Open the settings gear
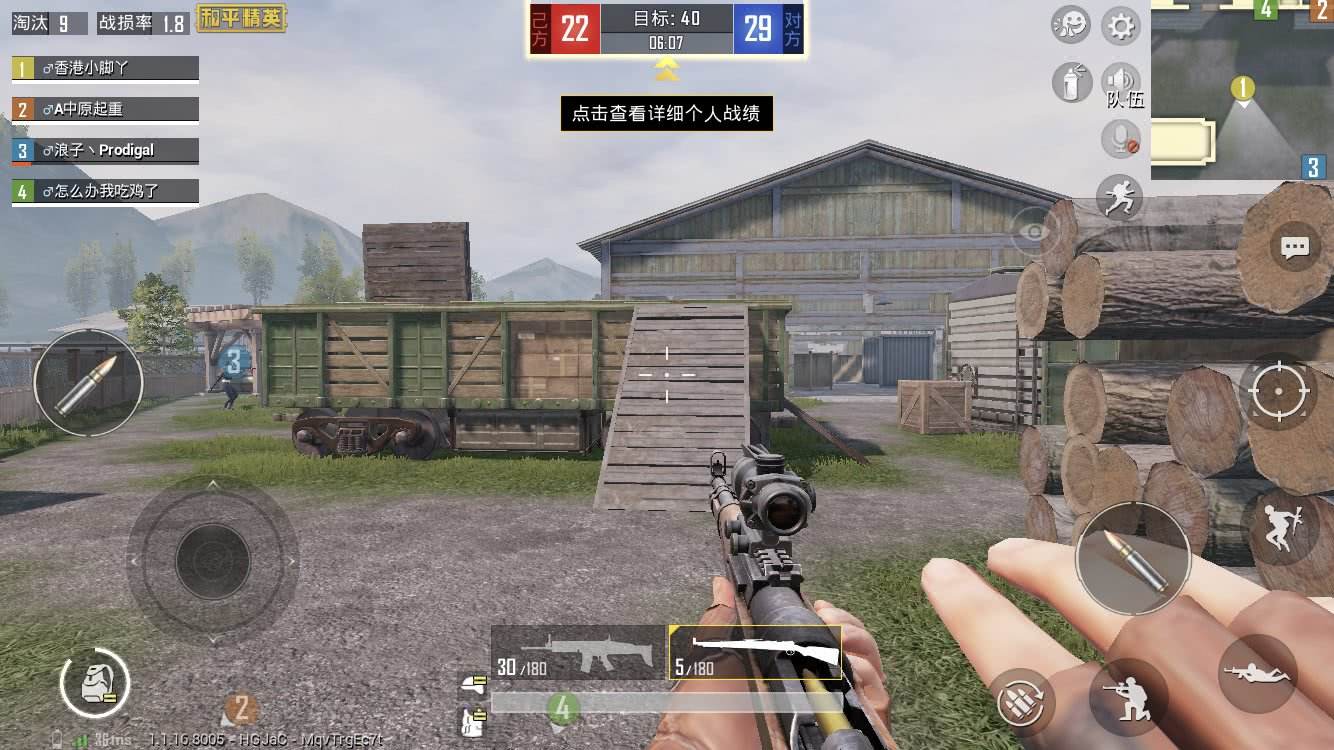The image size is (1334, 750). [1119, 26]
